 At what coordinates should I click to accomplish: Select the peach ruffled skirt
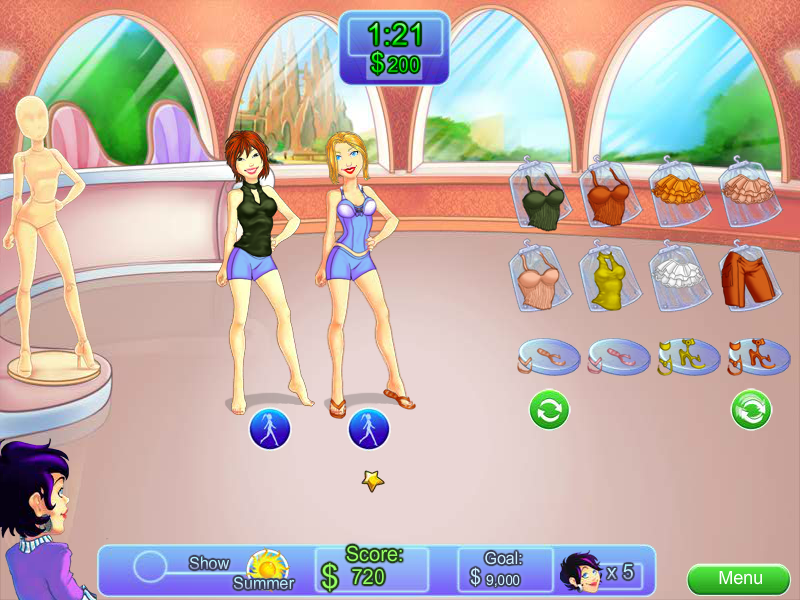click(x=750, y=192)
